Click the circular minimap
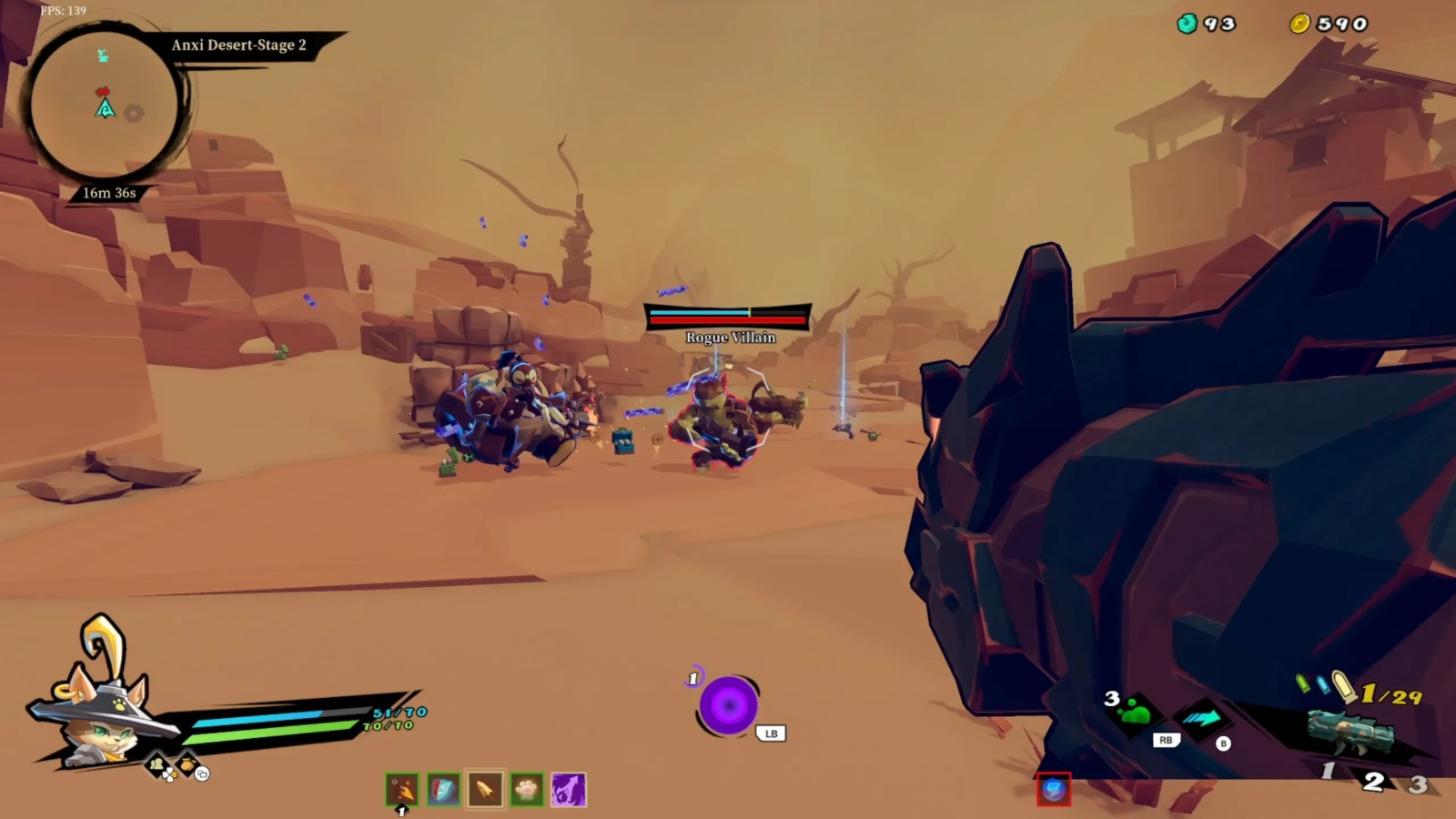Screen dimensions: 1456x819 click(105, 105)
